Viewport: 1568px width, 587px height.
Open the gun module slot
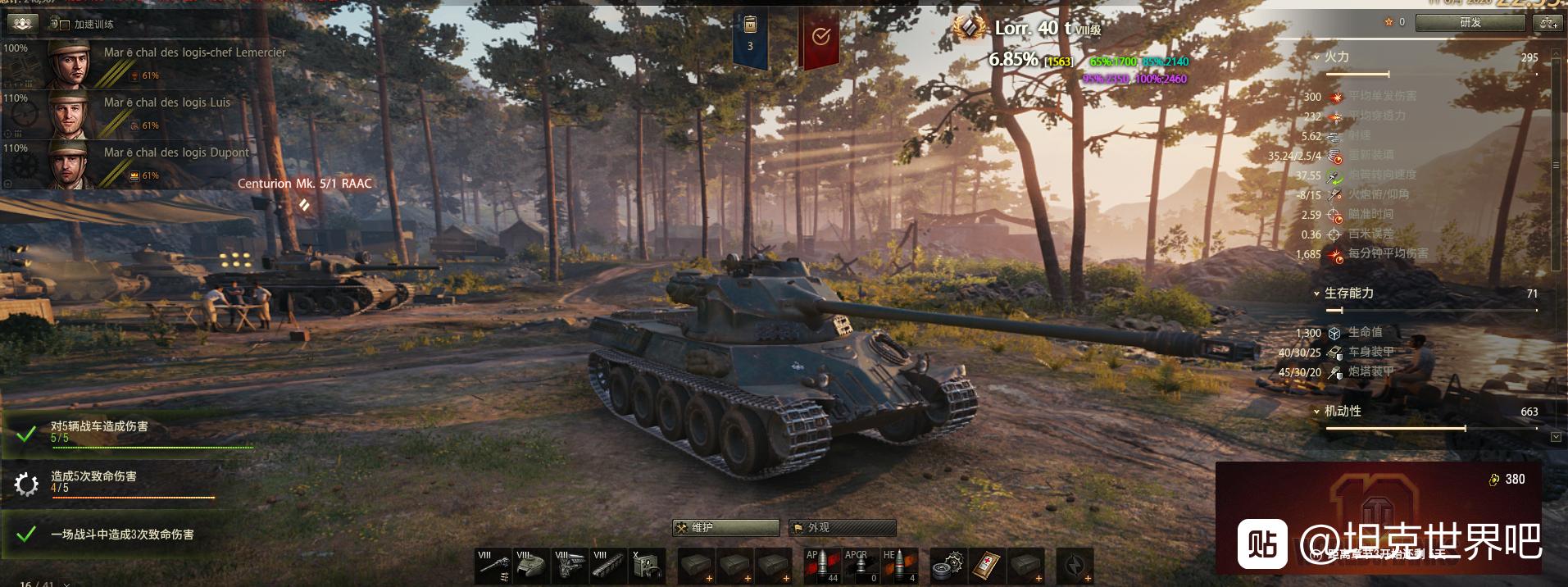coord(493,567)
